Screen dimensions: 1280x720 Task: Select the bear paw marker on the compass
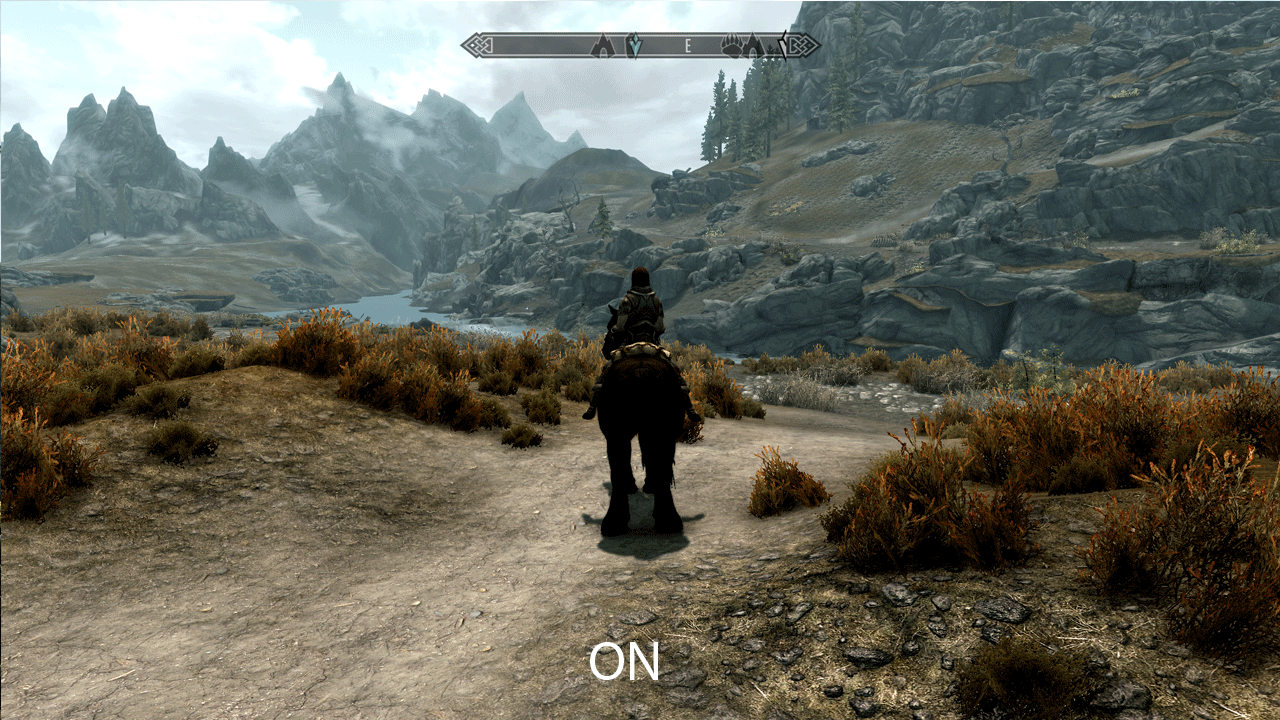(x=732, y=45)
